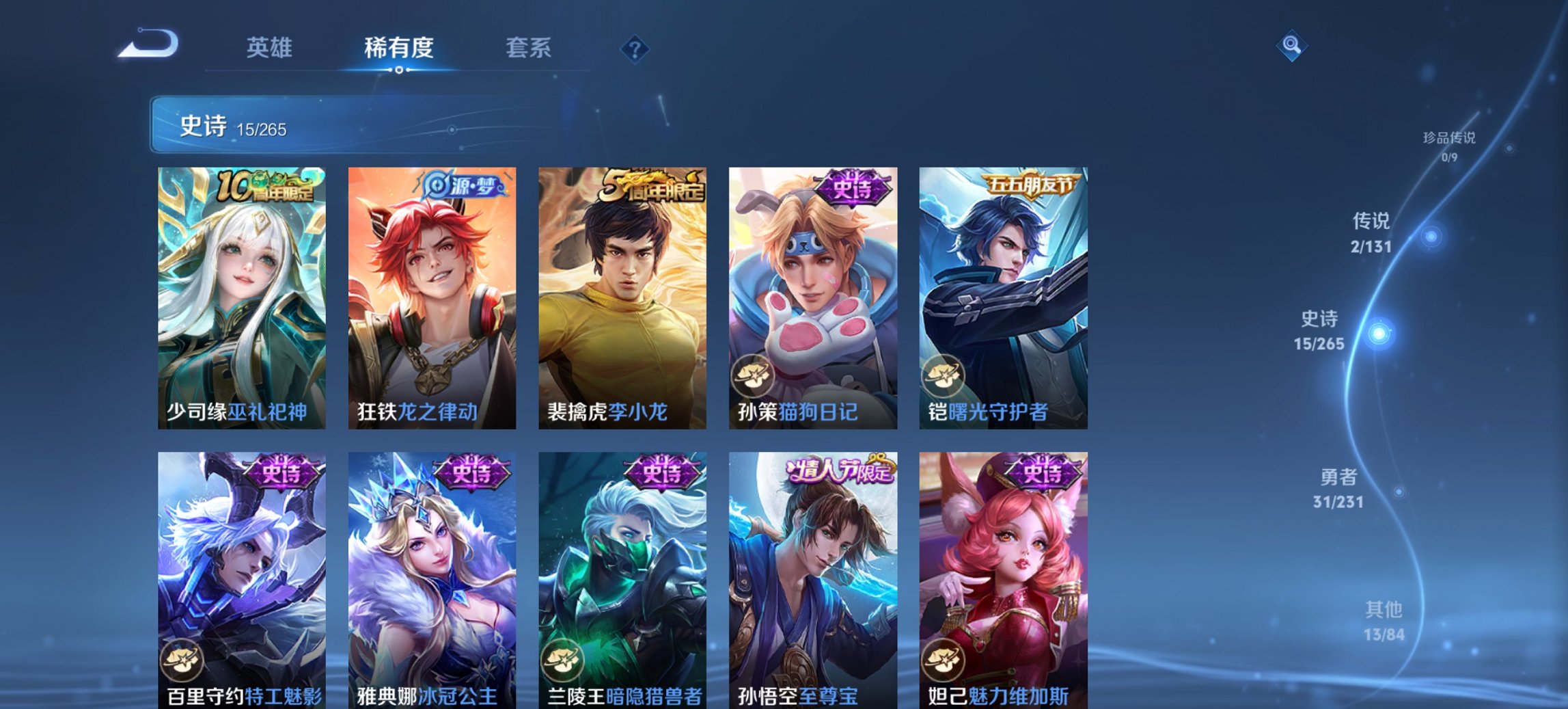Switch to the 英雄 tab
The height and width of the screenshot is (709, 1568).
tap(271, 47)
